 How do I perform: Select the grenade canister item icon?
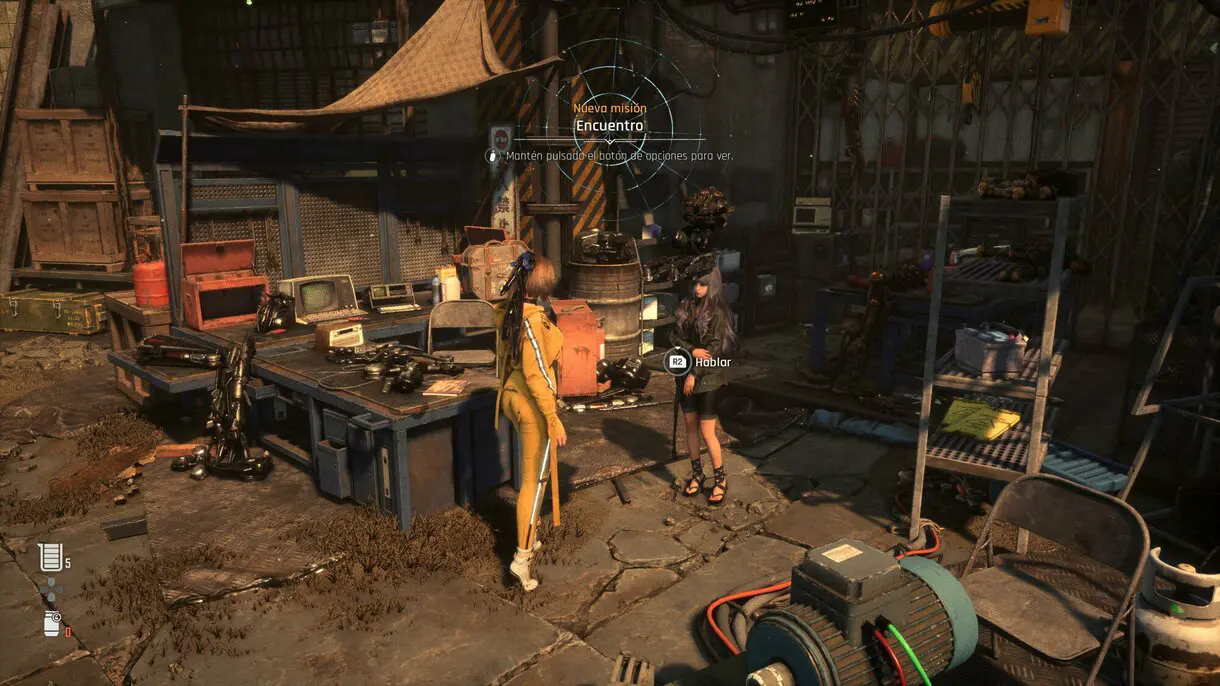click(51, 623)
